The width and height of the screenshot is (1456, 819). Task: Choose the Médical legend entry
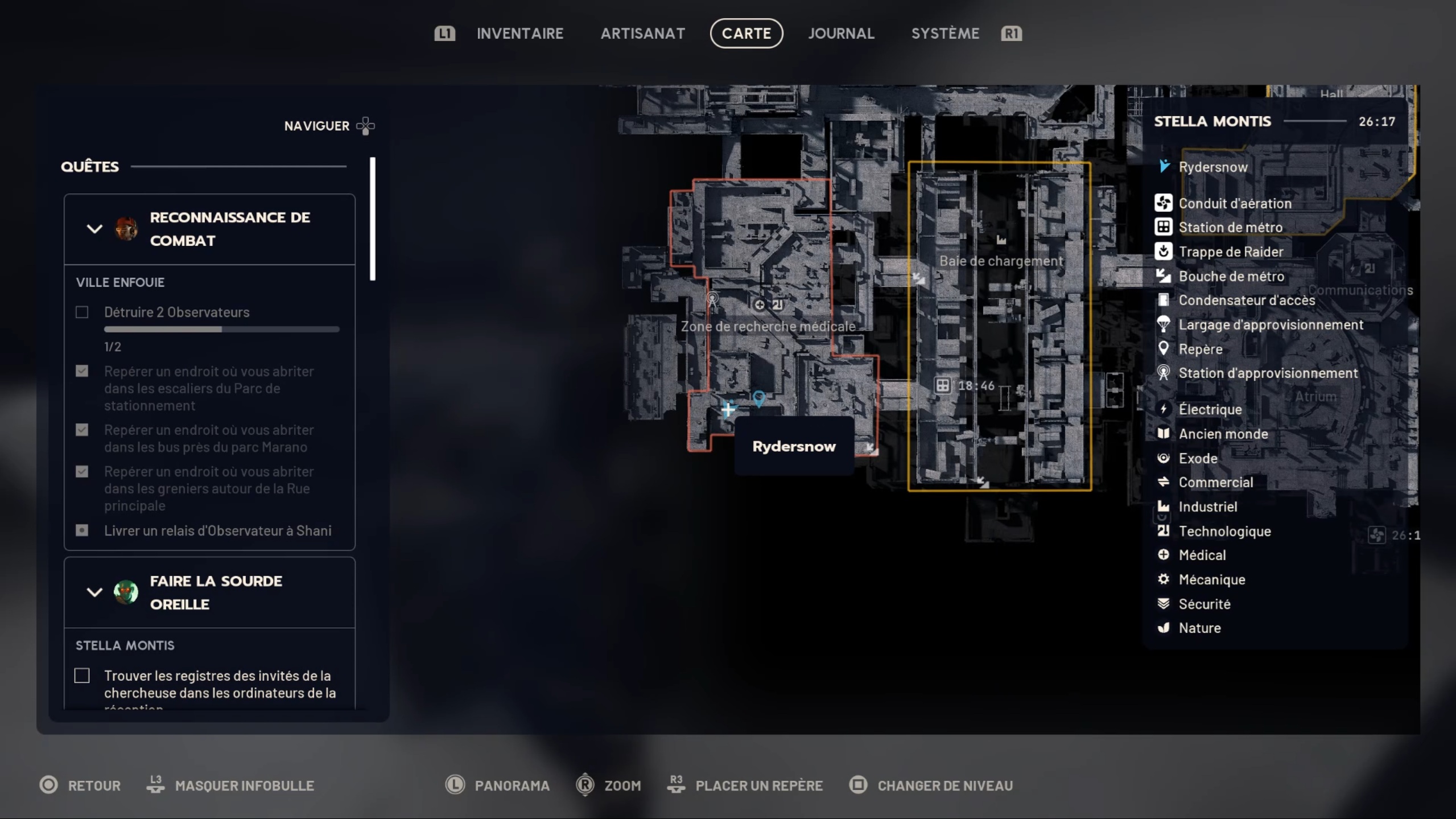click(1202, 555)
